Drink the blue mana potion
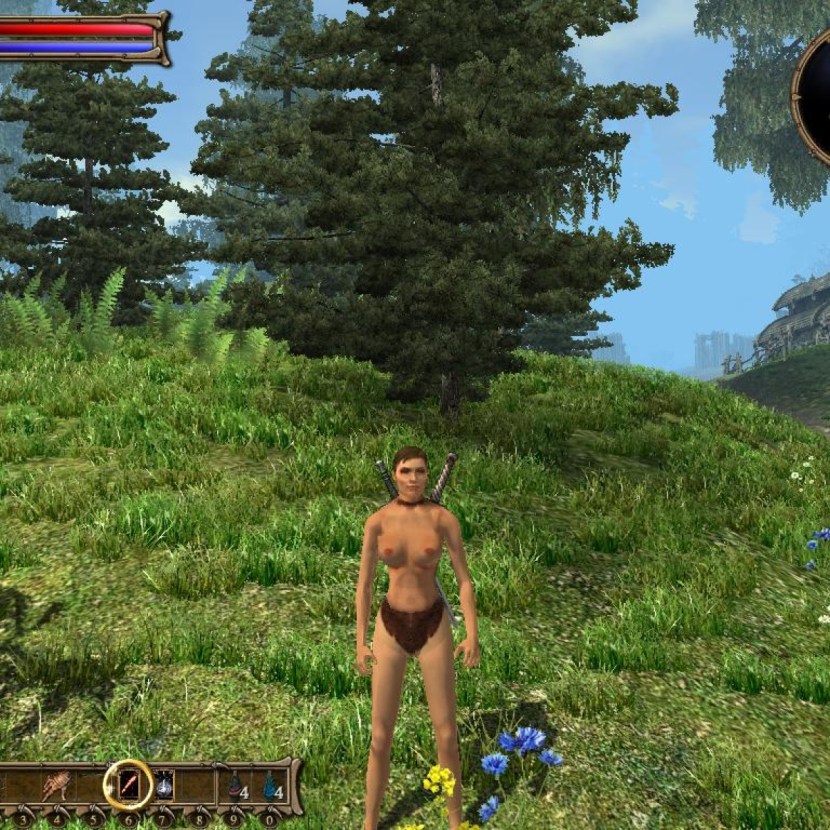The width and height of the screenshot is (830, 830). [x=270, y=786]
